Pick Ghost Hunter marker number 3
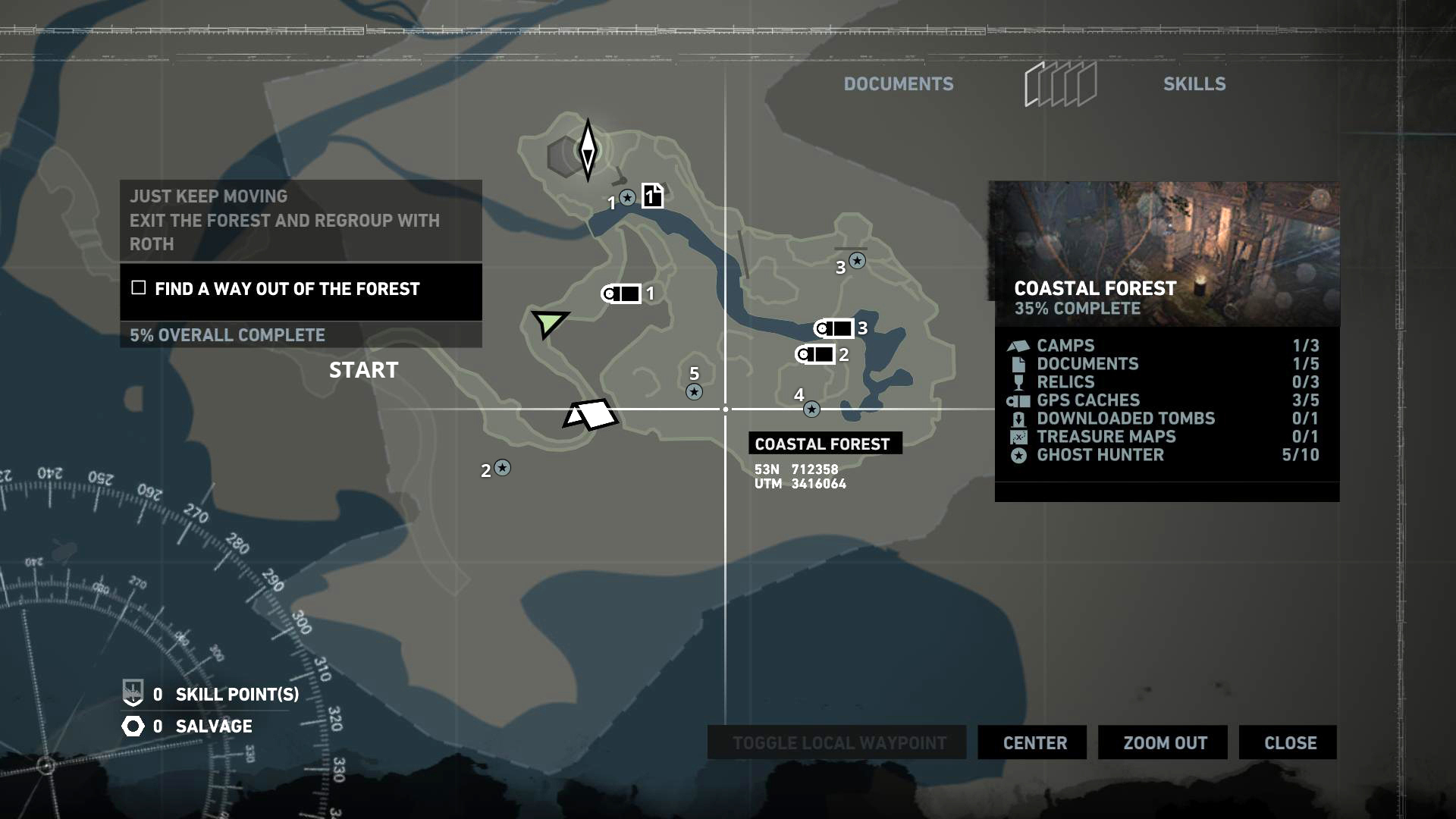 (x=857, y=261)
